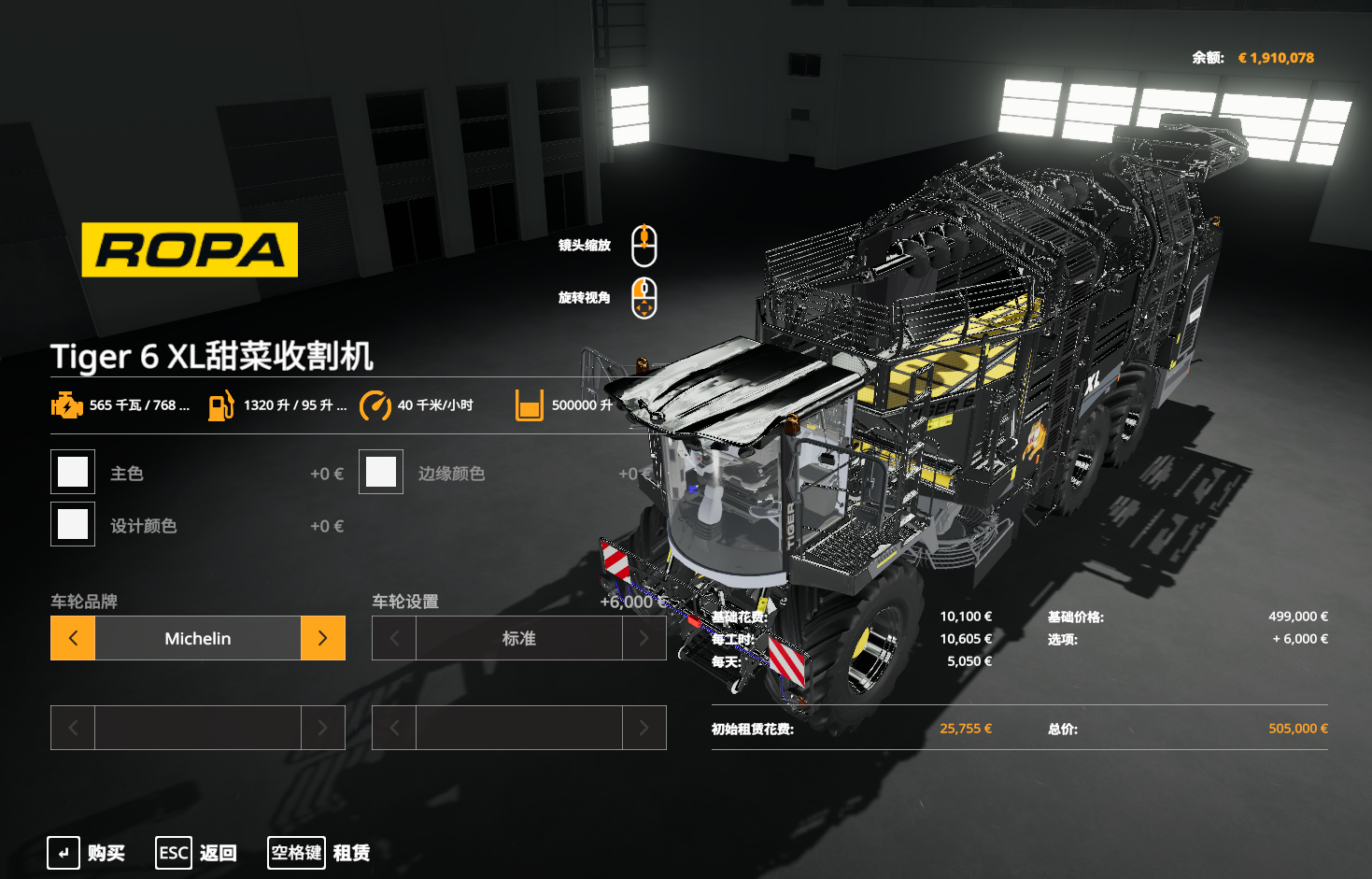Switch to next wheel brand after Michelin

(323, 638)
